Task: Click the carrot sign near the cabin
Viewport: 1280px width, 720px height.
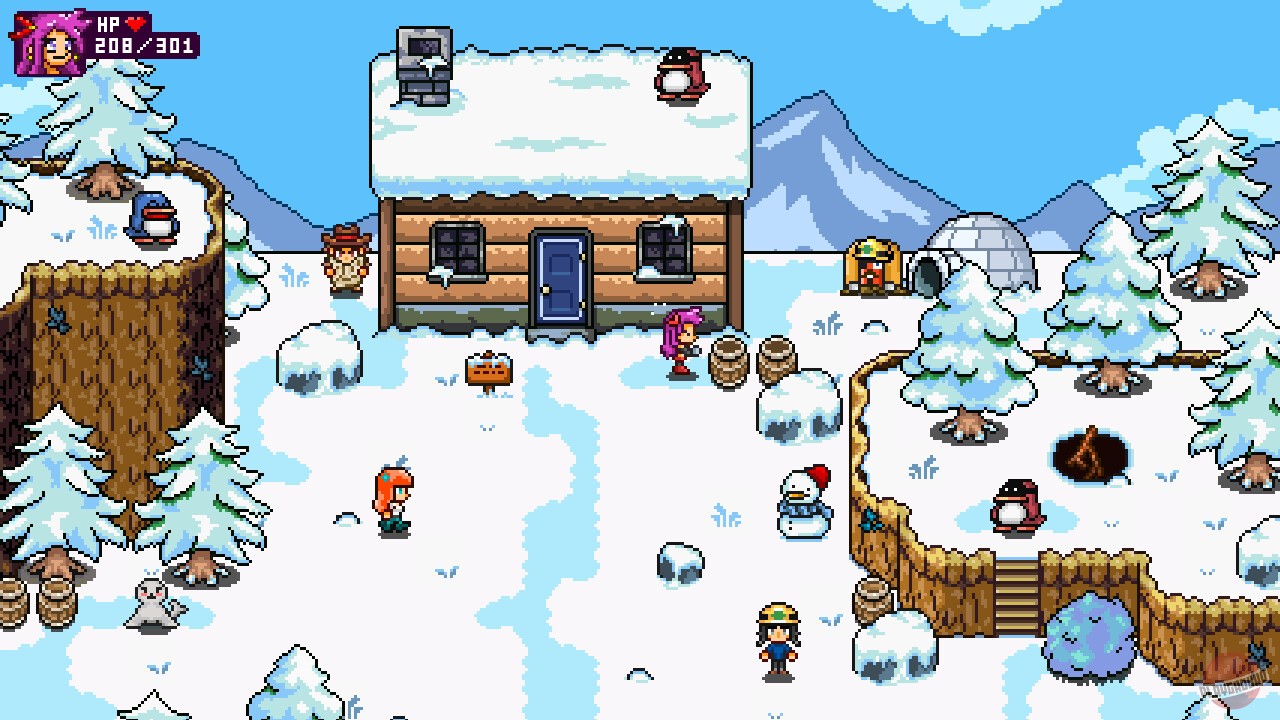Action: pos(486,370)
